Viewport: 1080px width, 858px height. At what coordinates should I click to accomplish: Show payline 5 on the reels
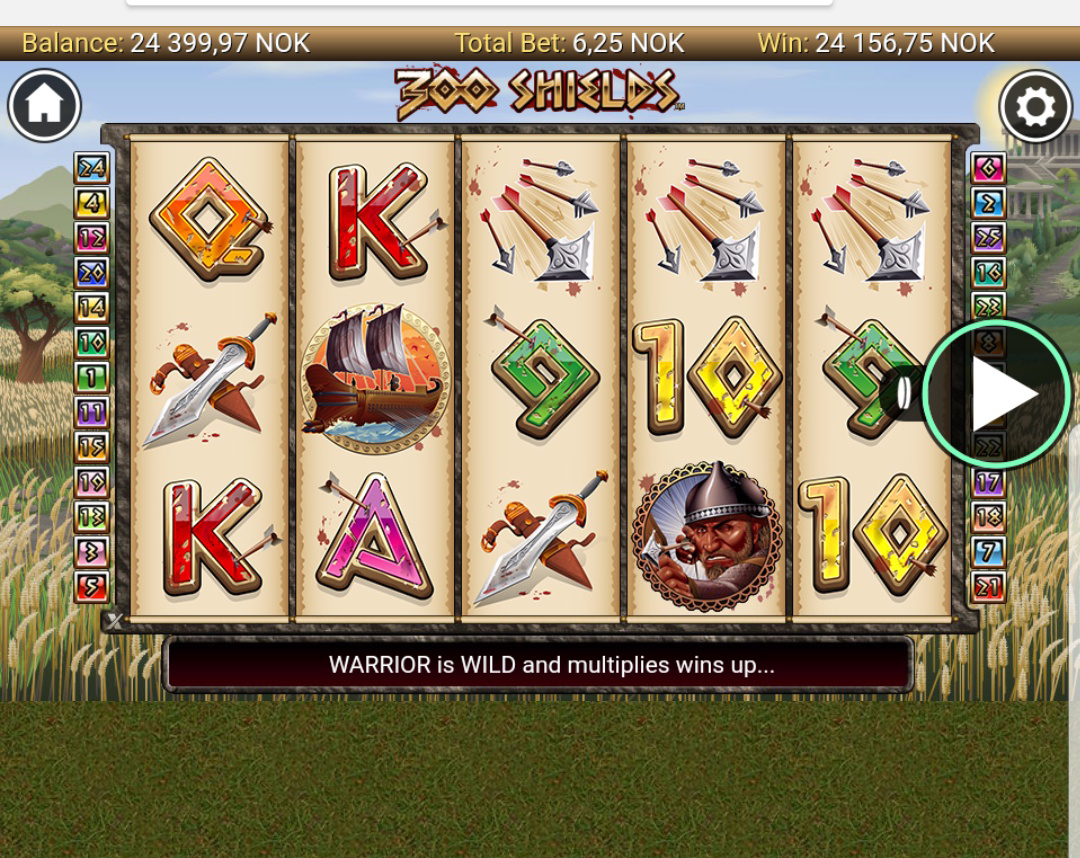pos(92,586)
